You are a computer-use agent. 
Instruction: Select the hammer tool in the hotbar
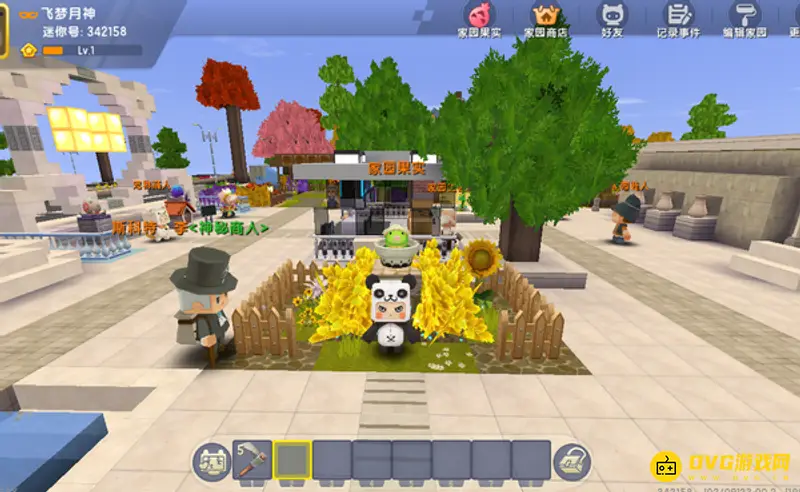click(x=252, y=460)
